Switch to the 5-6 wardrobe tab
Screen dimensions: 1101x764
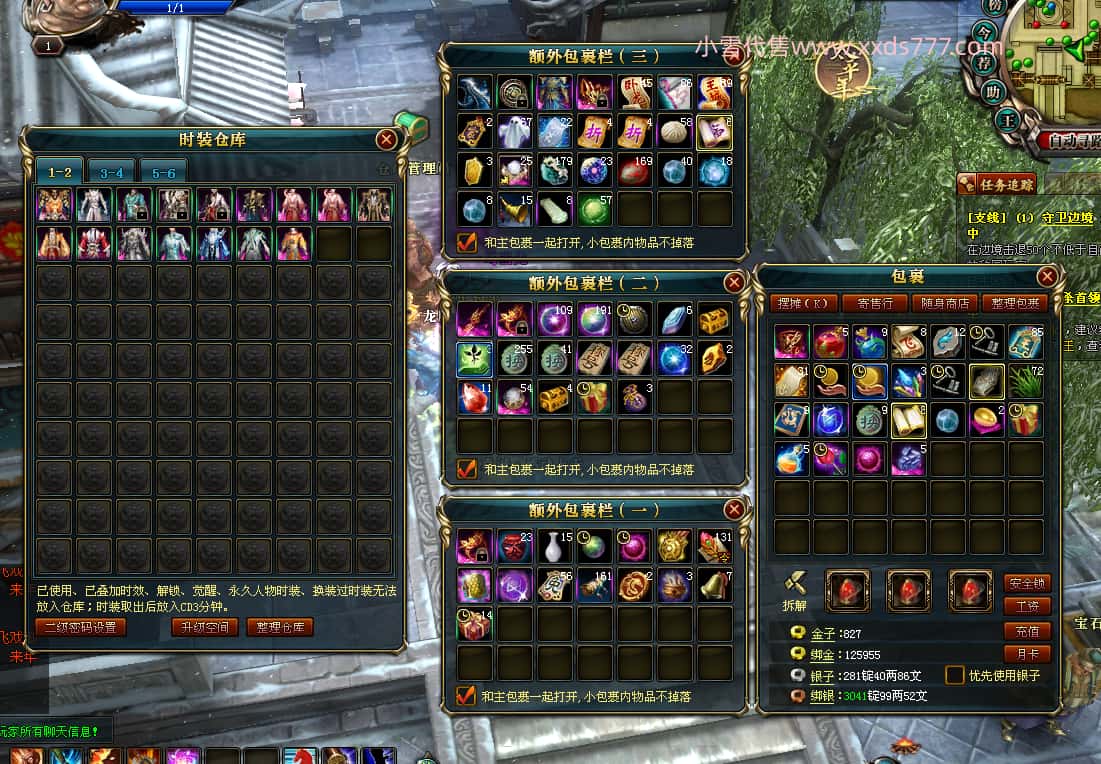(163, 172)
